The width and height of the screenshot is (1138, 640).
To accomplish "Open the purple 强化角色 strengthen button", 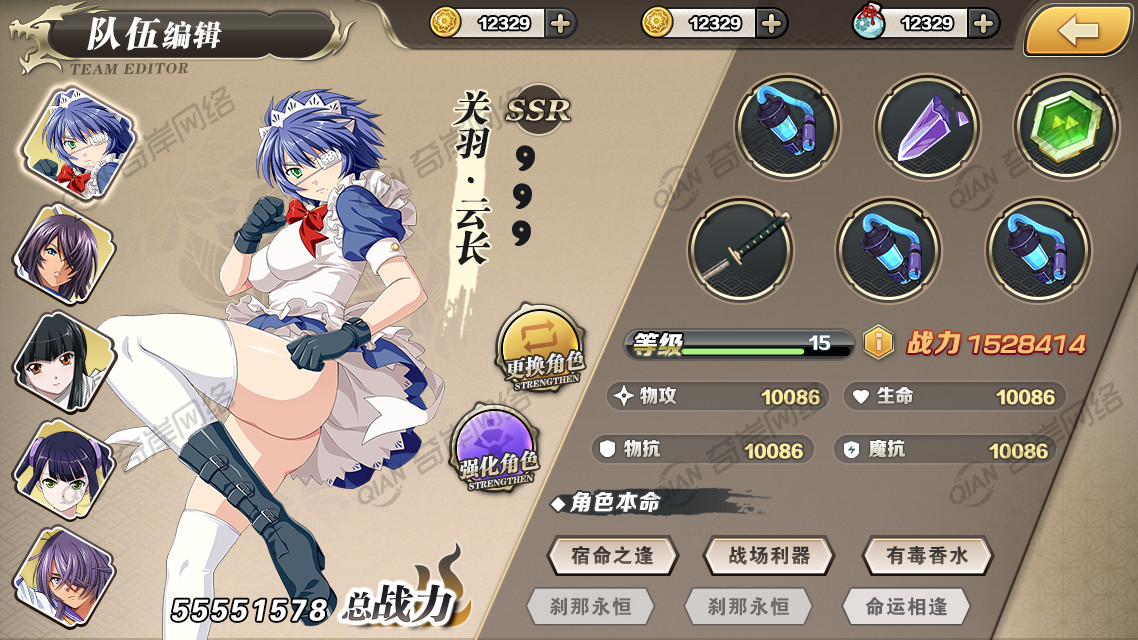I will (x=497, y=452).
